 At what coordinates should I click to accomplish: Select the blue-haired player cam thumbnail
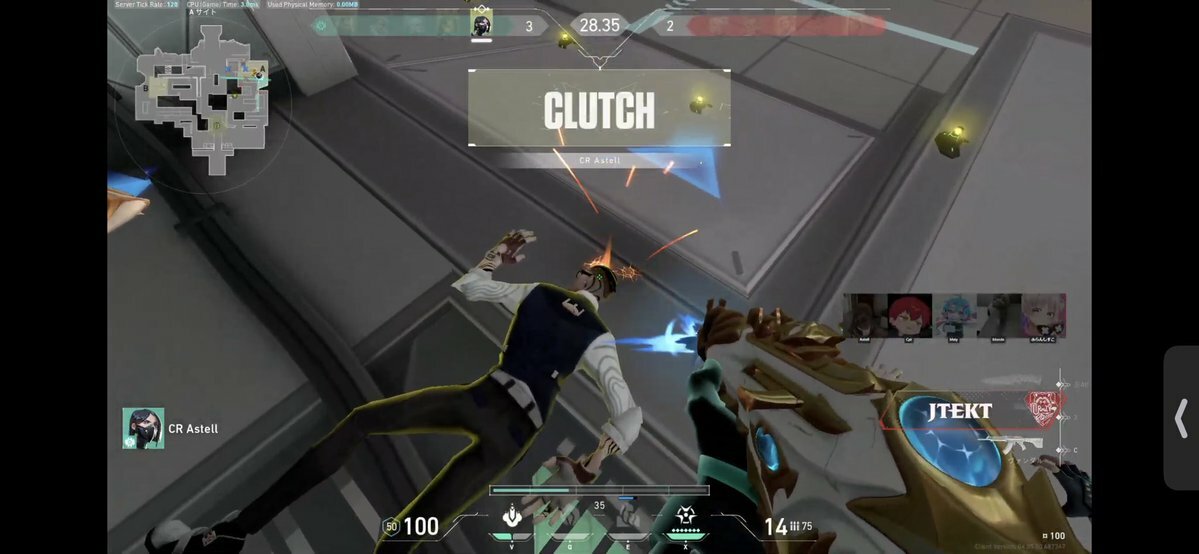click(954, 316)
